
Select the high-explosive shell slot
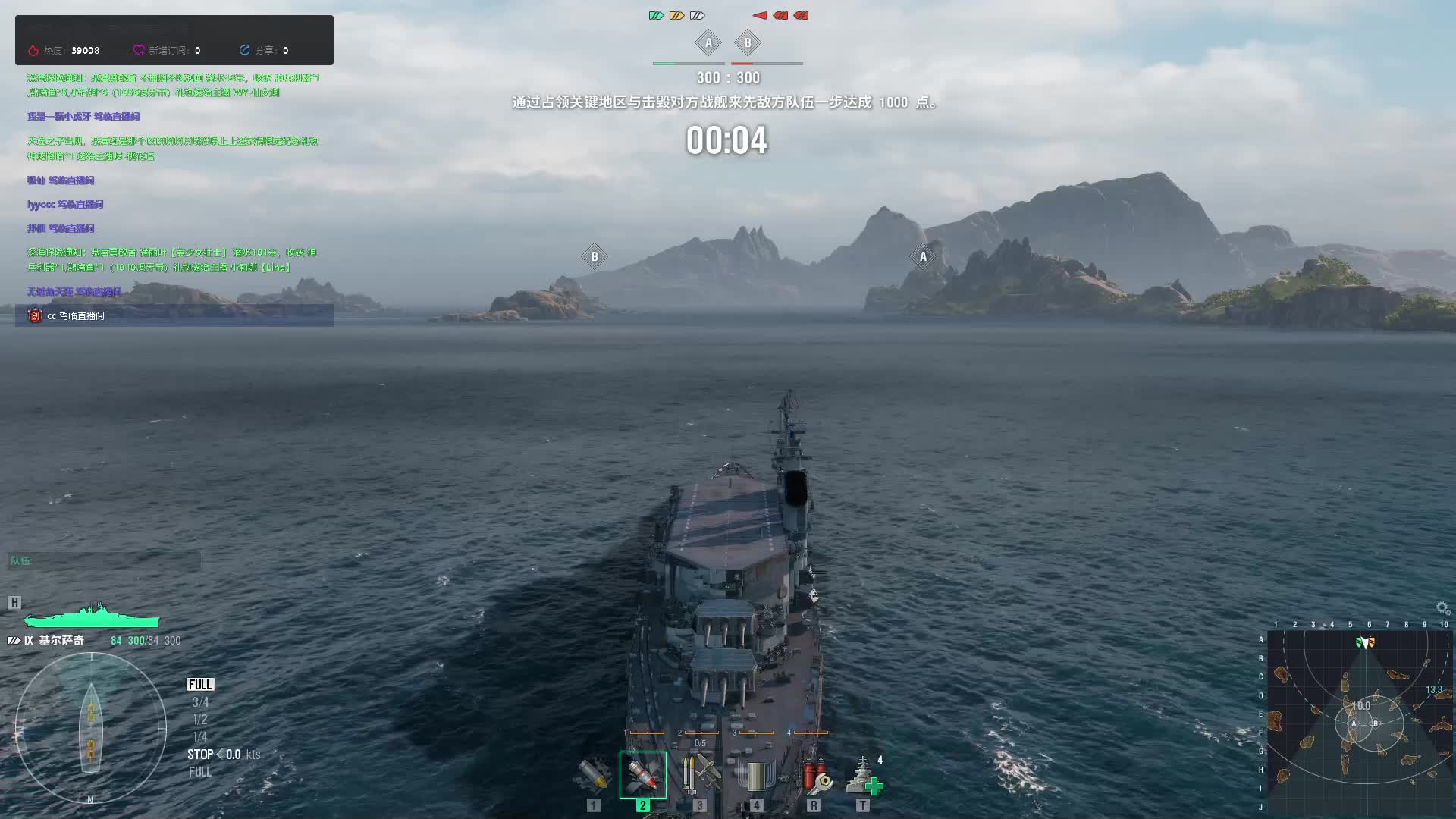594,775
